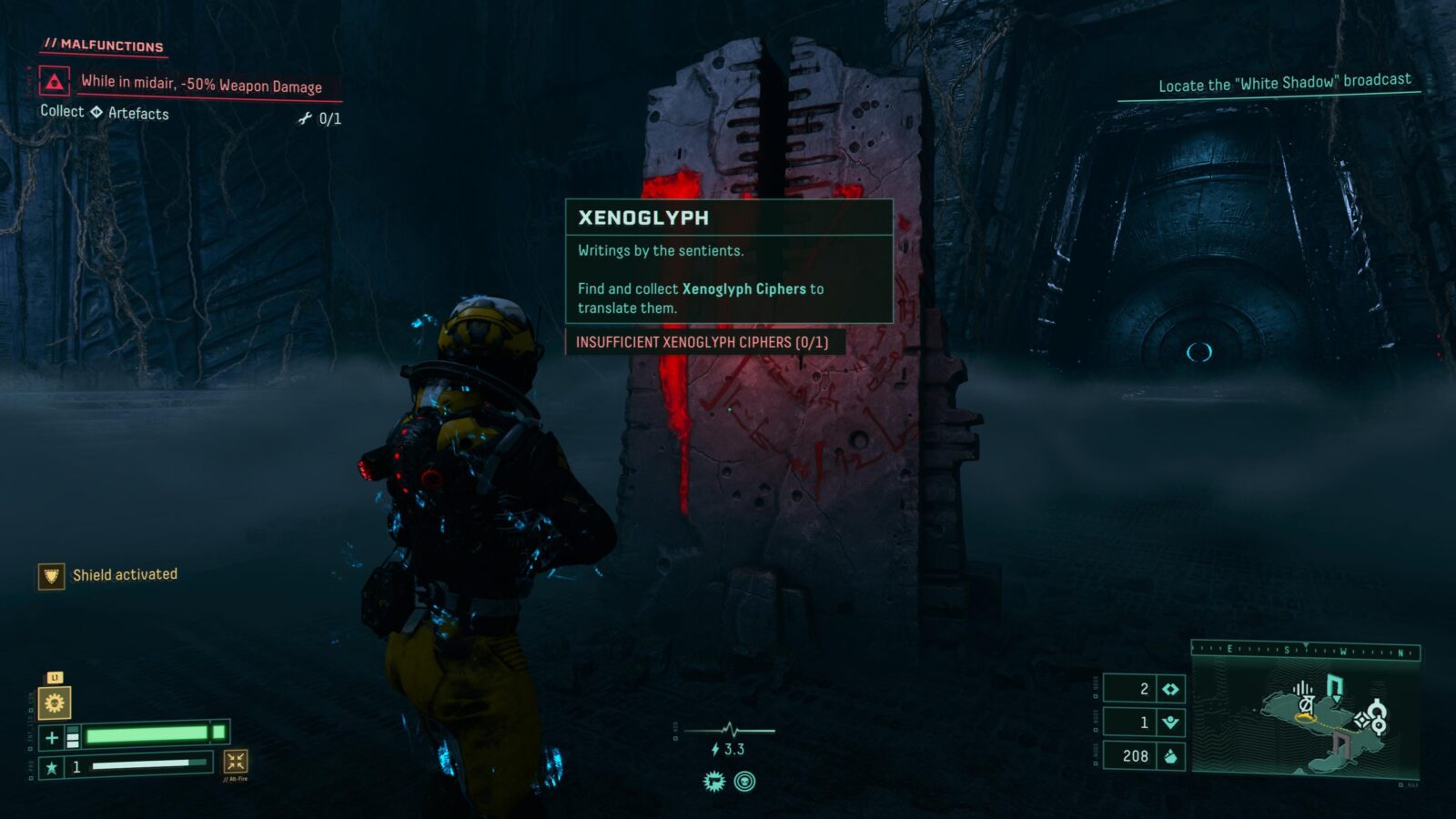This screenshot has height=819, width=1456.
Task: Select the Malfunctions warning triangle icon
Action: (56, 81)
